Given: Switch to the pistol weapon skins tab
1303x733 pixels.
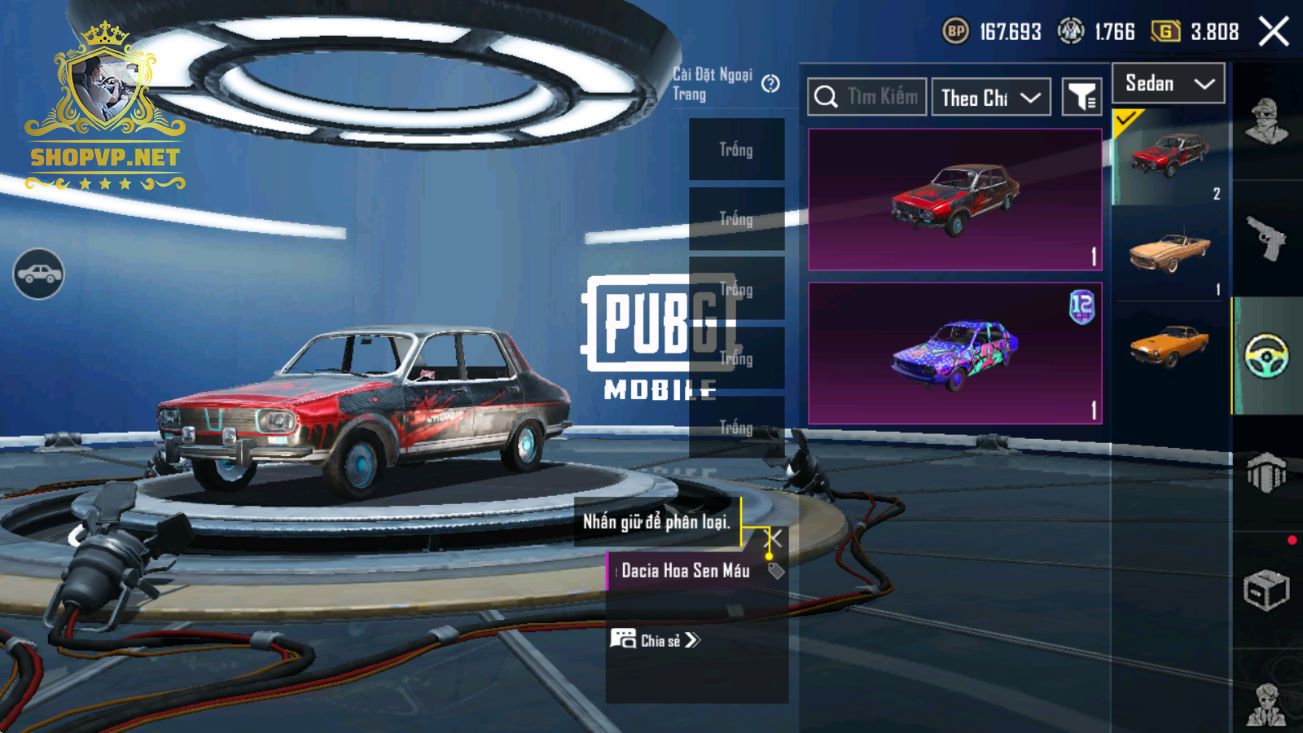Looking at the screenshot, I should click(x=1267, y=238).
